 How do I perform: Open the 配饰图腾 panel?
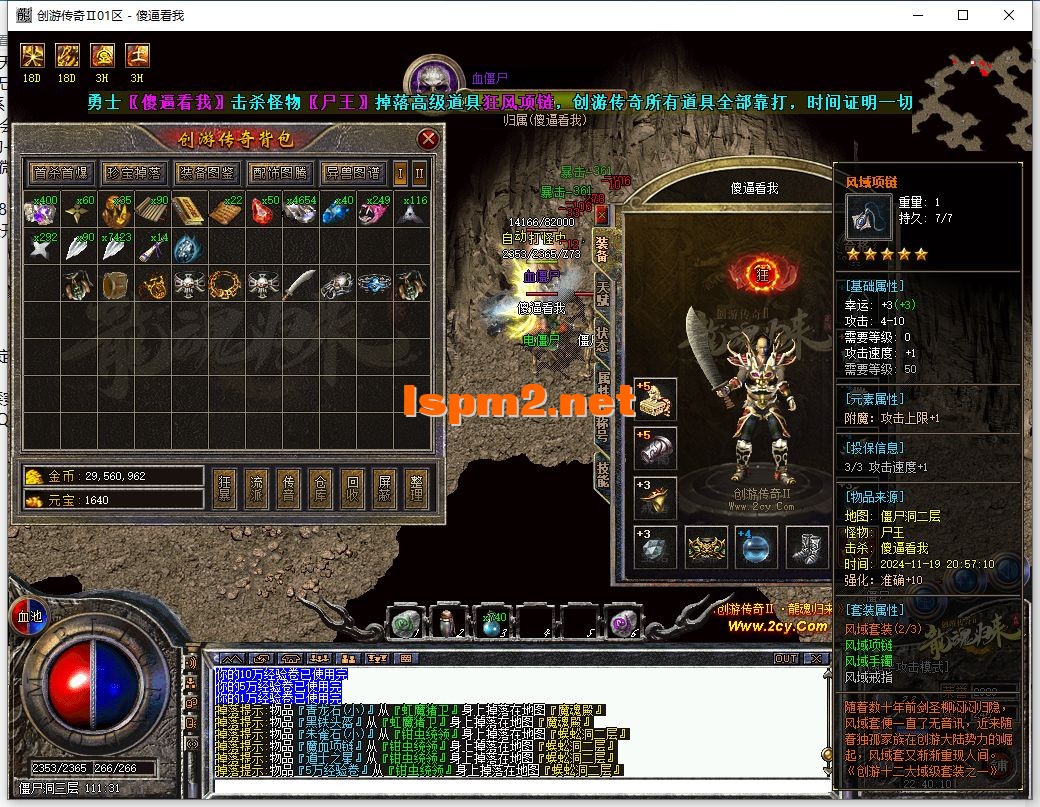point(280,173)
